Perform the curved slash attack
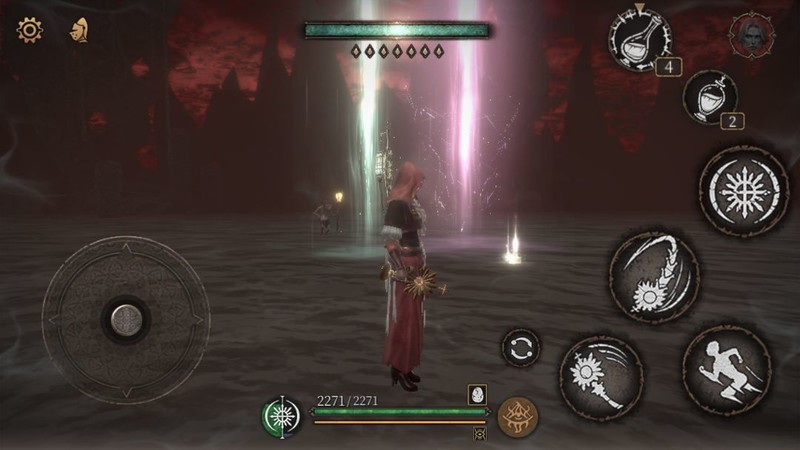This screenshot has height=450, width=800. pos(653,277)
